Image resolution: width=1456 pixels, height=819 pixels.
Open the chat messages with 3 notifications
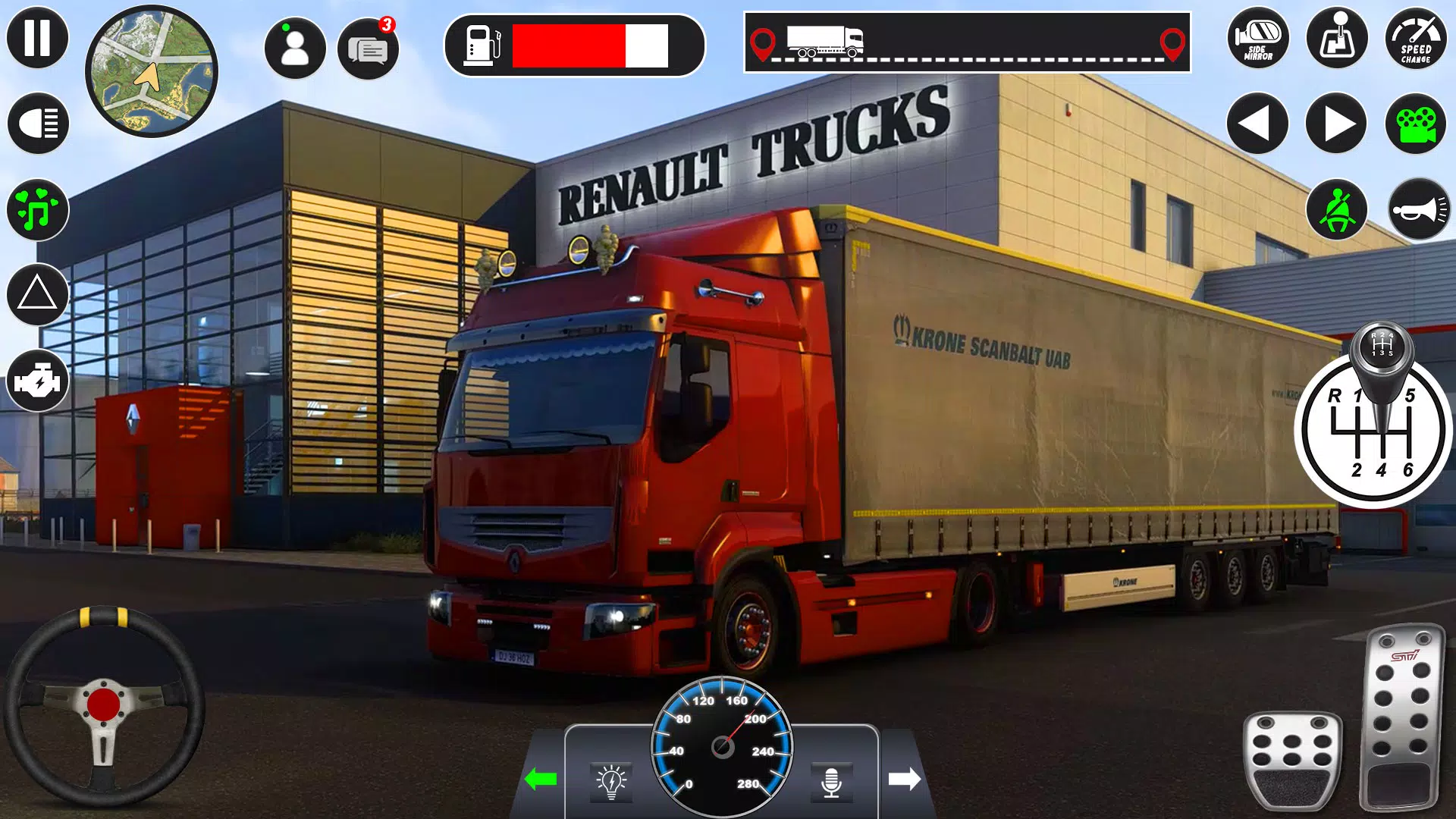tap(369, 48)
